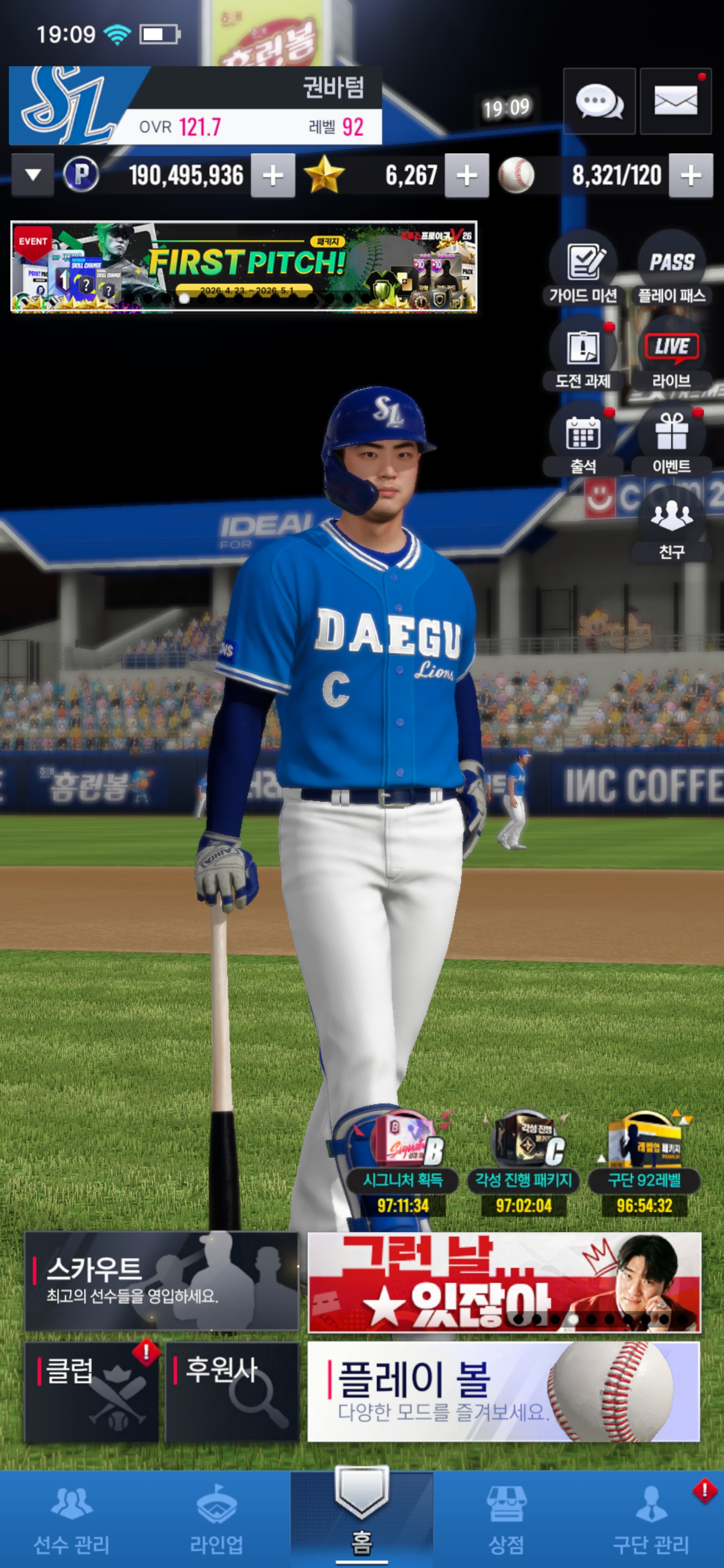Add more stars with plus button
Viewport: 724px width, 1568px height.
467,176
